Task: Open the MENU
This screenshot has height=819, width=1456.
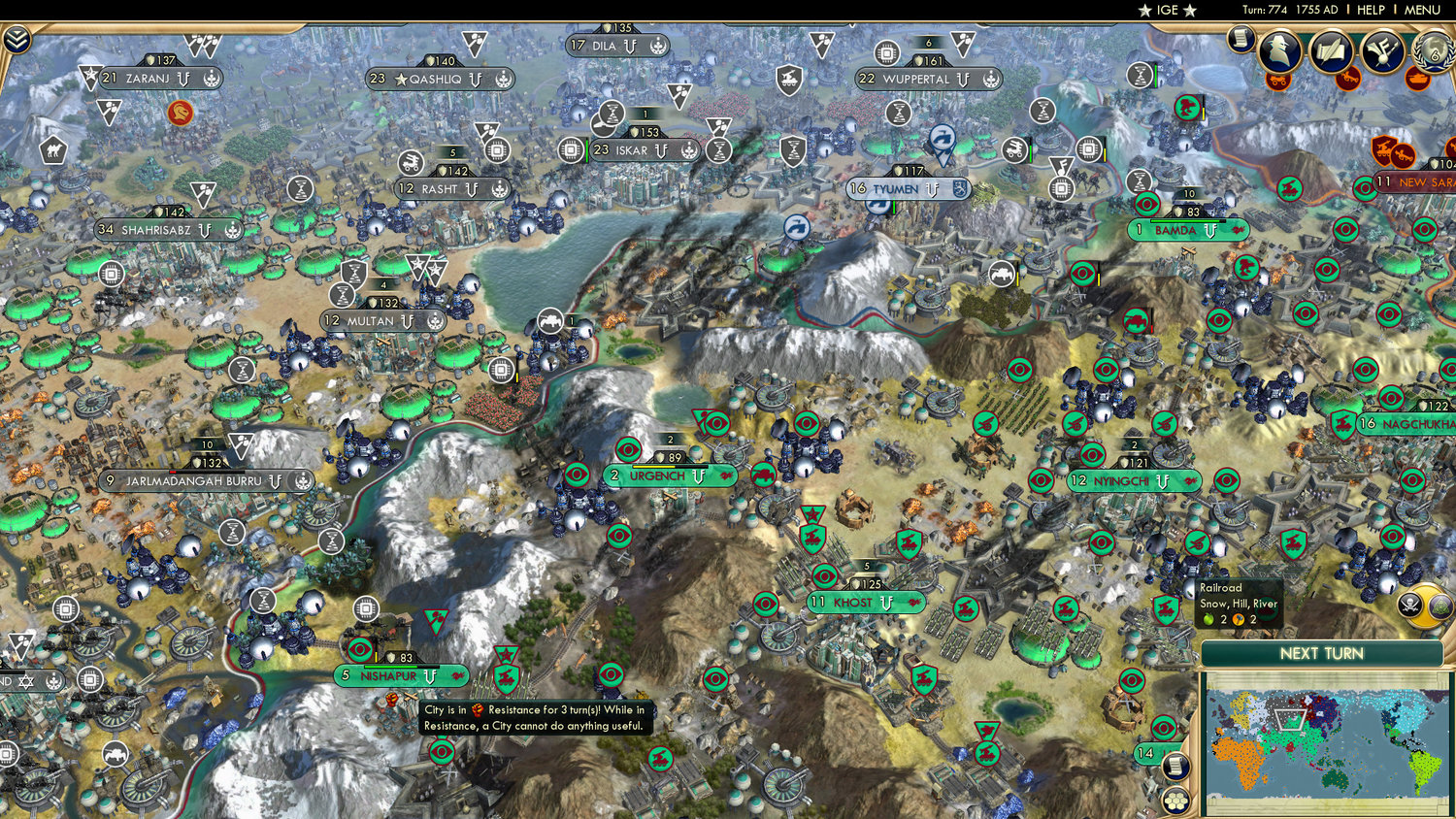Action: point(1421,10)
